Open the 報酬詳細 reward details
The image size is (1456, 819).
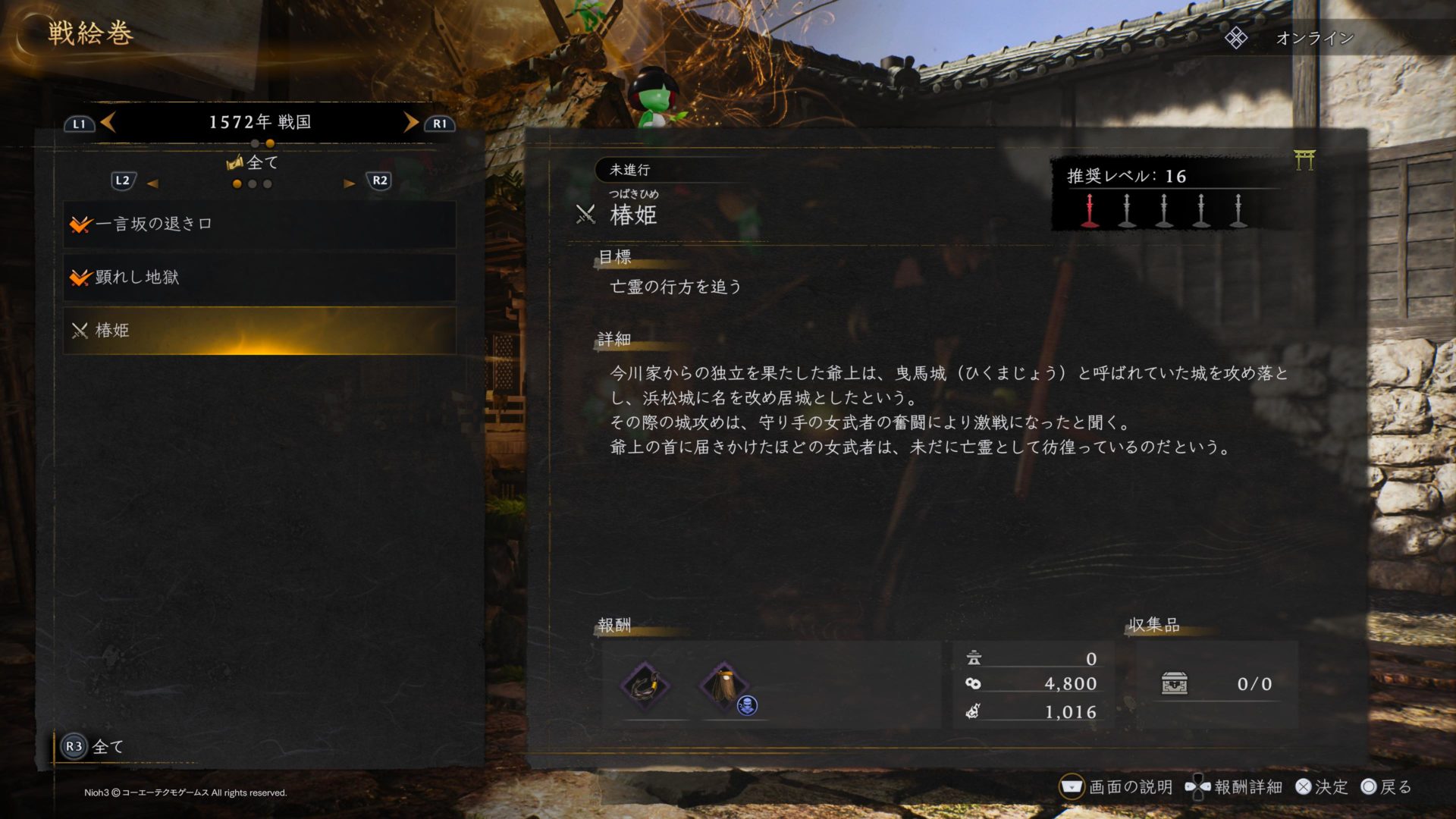click(x=1235, y=787)
